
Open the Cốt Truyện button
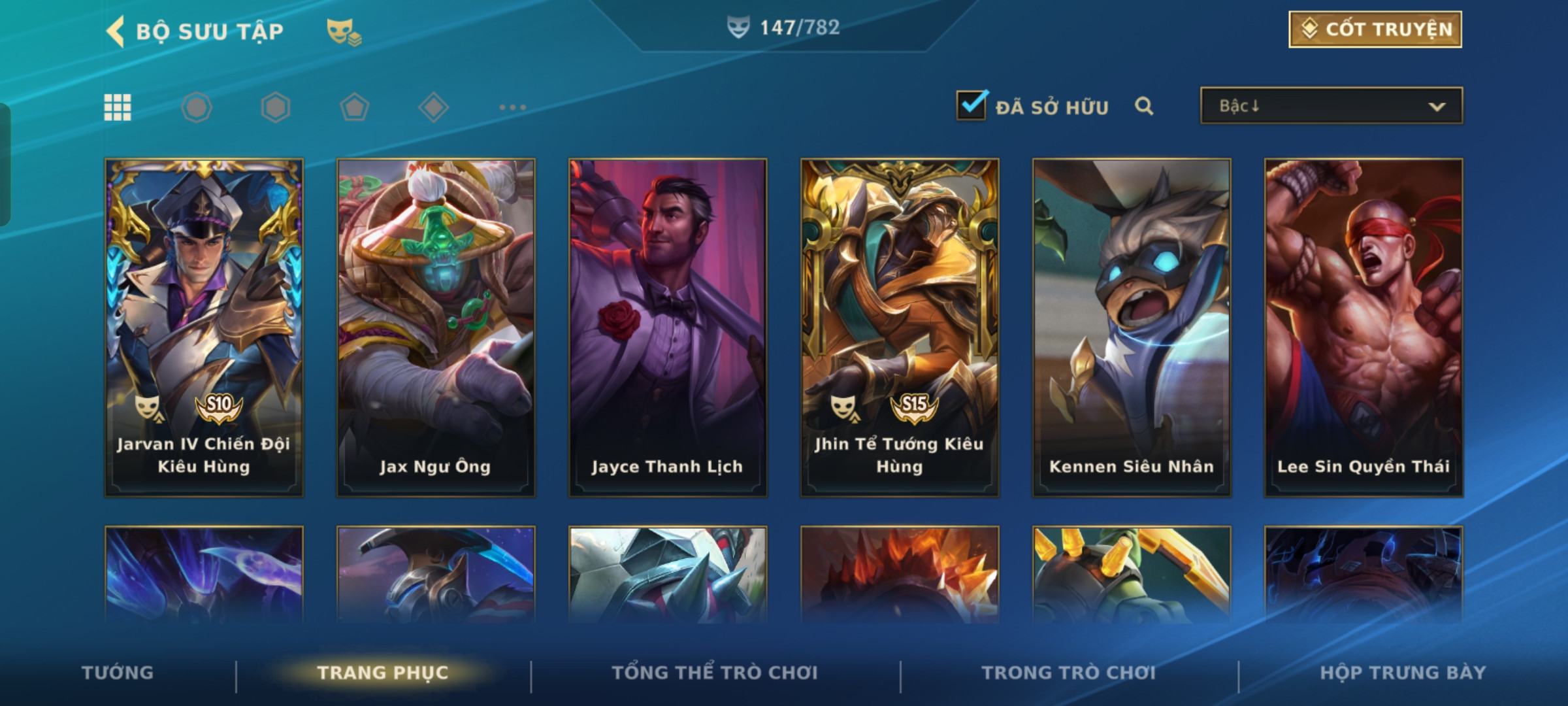coord(1375,29)
